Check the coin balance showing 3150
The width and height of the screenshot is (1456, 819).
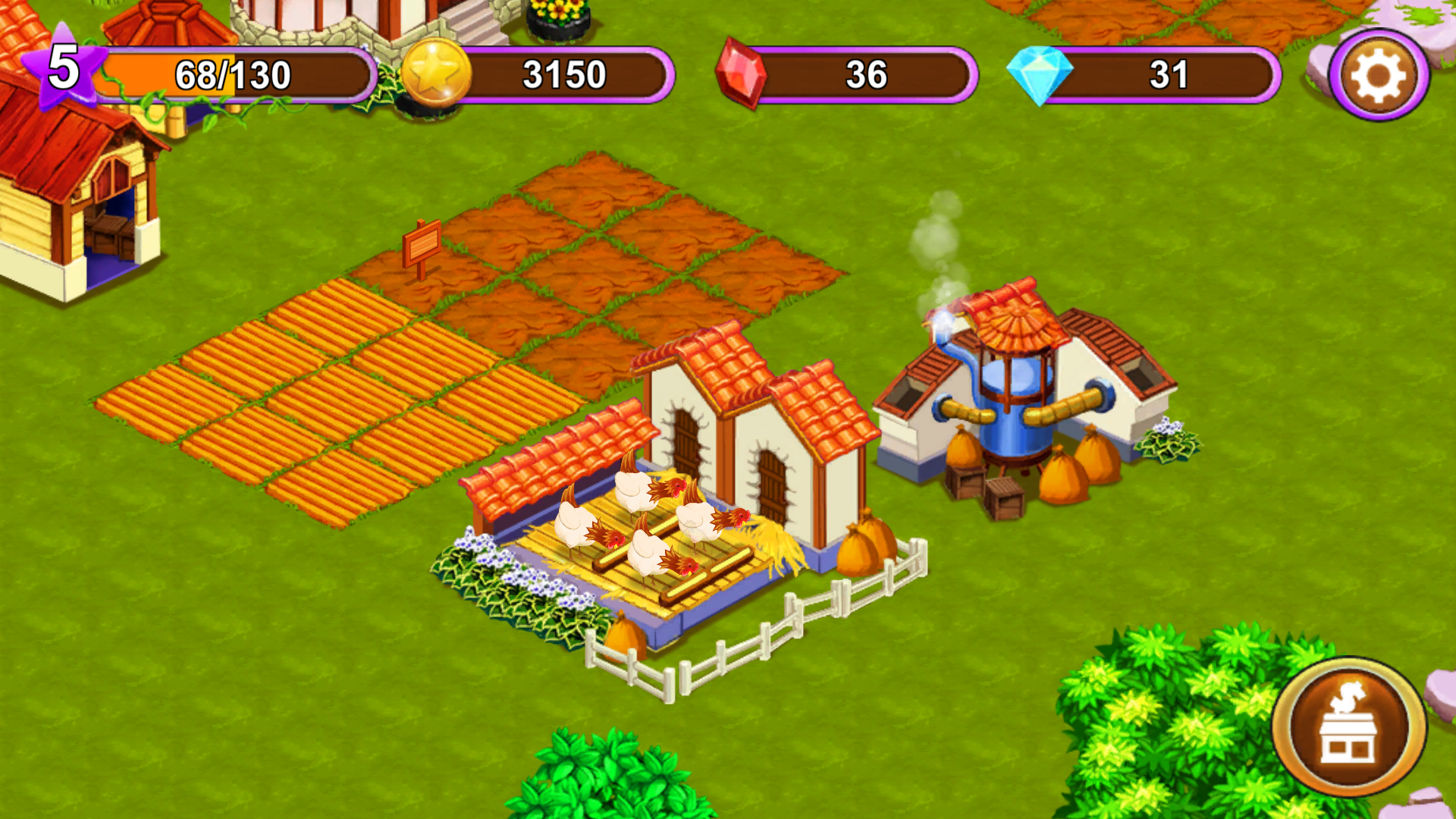[x=565, y=74]
